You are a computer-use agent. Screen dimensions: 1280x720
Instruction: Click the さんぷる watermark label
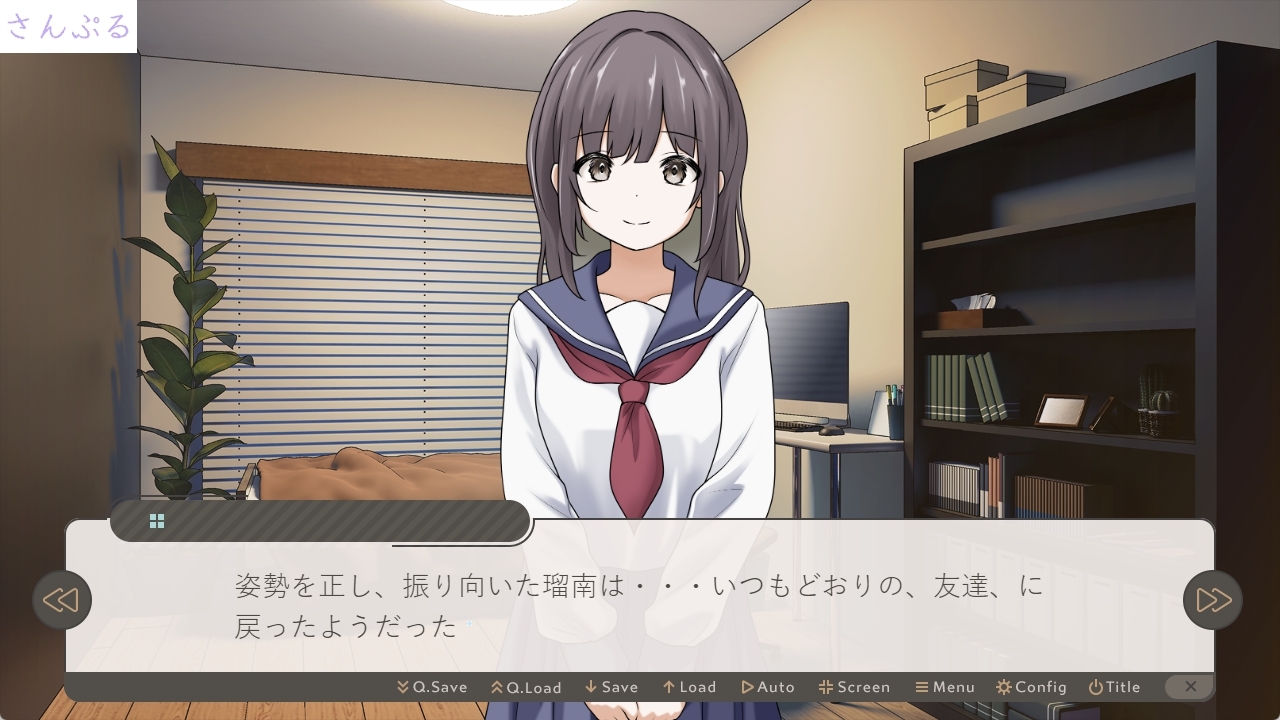click(x=67, y=27)
